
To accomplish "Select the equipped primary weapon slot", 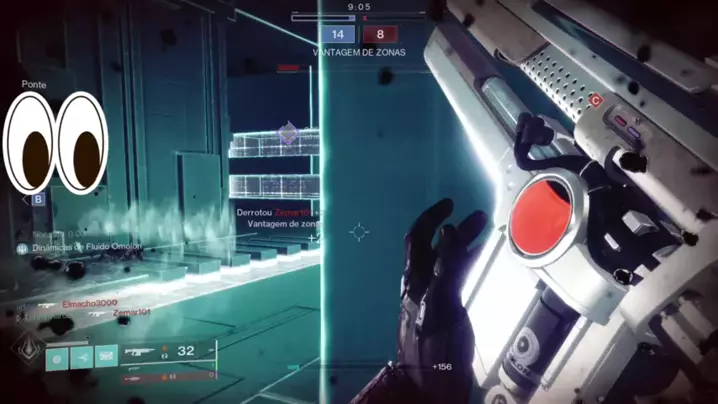I will [x=166, y=352].
